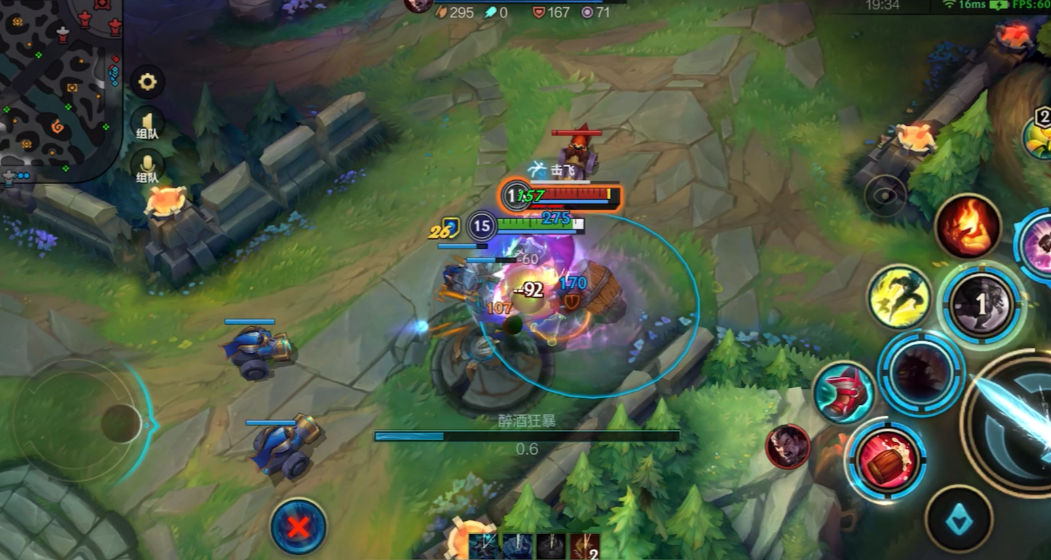
Task: Cast the fiery fist Ignite spell
Action: [x=968, y=226]
